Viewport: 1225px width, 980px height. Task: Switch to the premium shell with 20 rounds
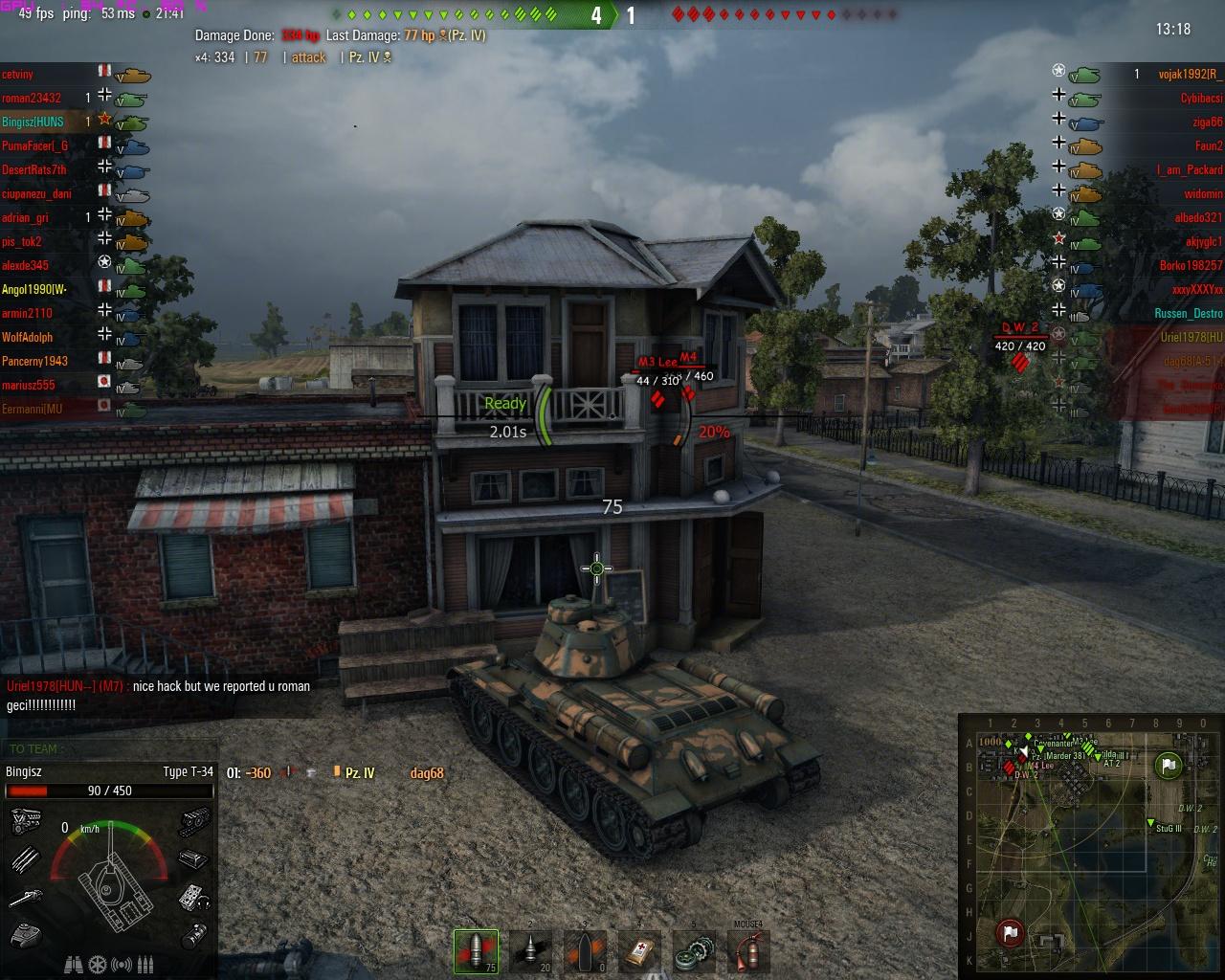533,951
